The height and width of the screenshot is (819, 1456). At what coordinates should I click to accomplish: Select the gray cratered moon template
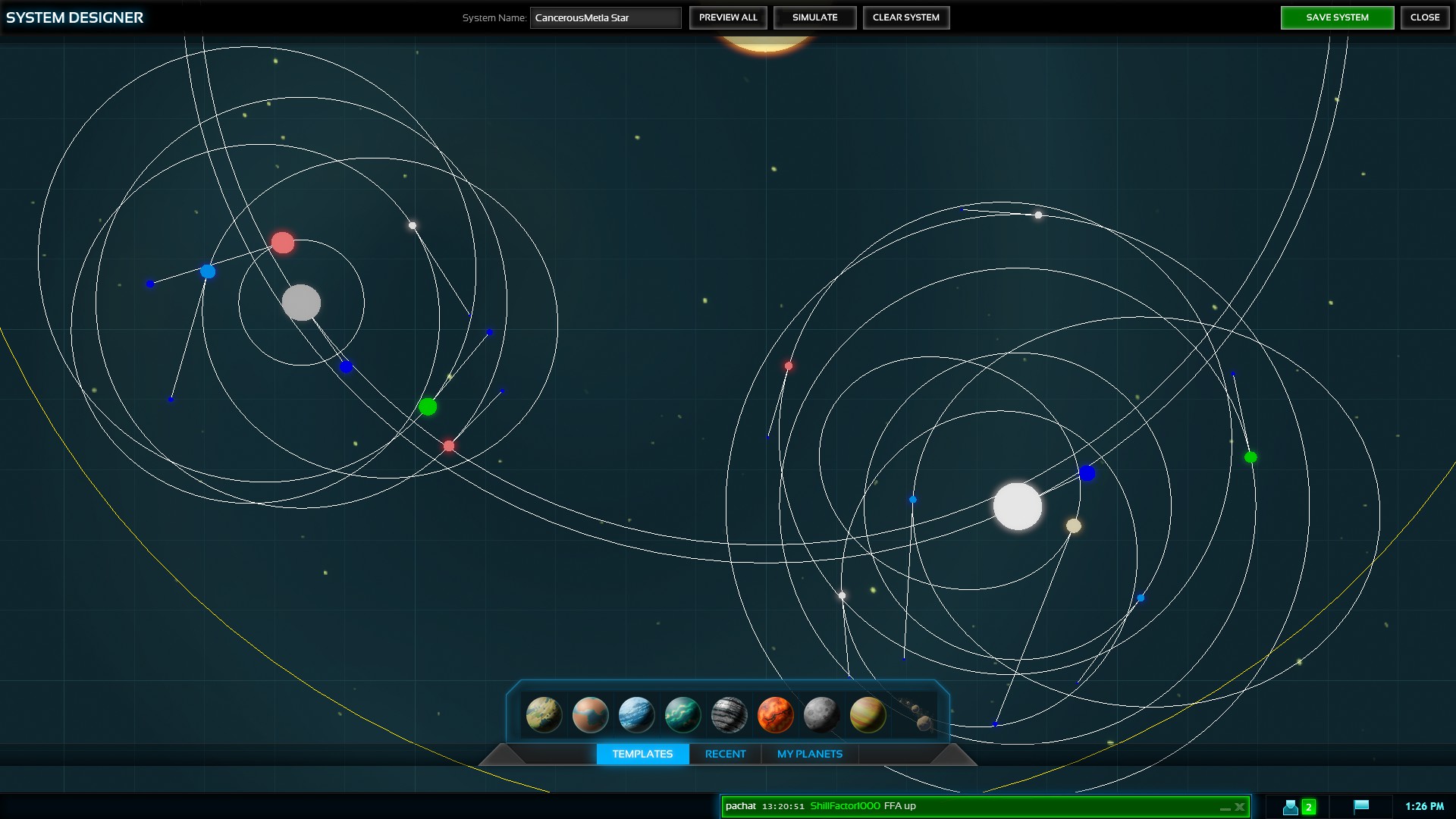click(821, 714)
